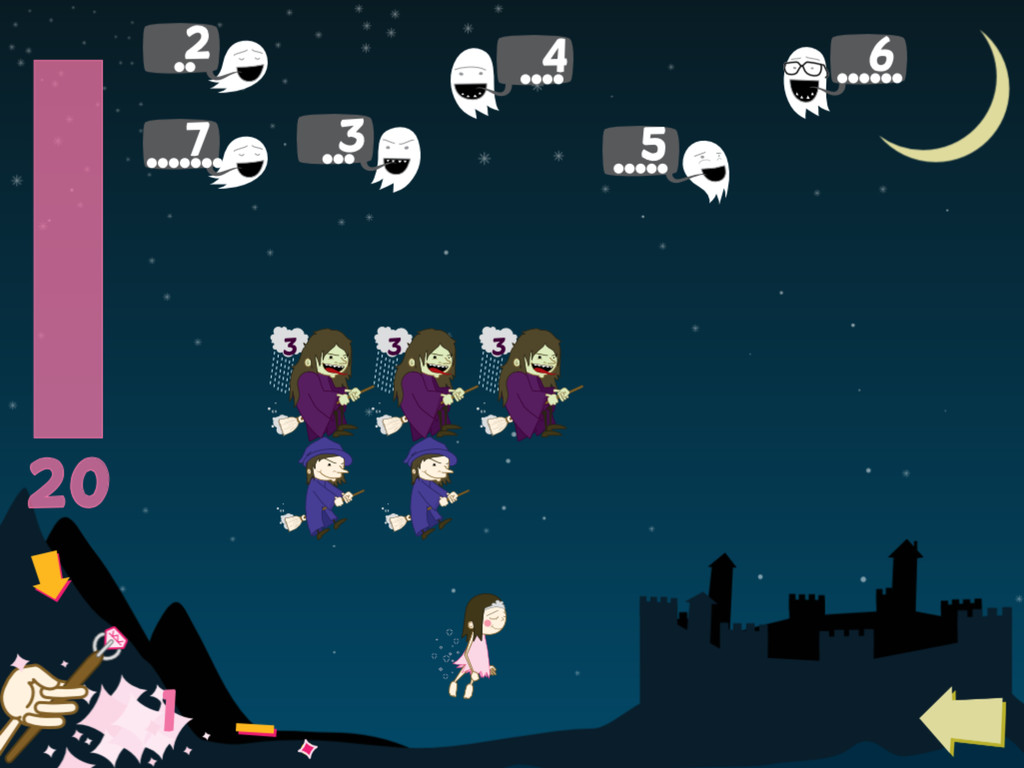The height and width of the screenshot is (768, 1024).
Task: Select the ghost answer bubble showing 3
Action: click(335, 139)
